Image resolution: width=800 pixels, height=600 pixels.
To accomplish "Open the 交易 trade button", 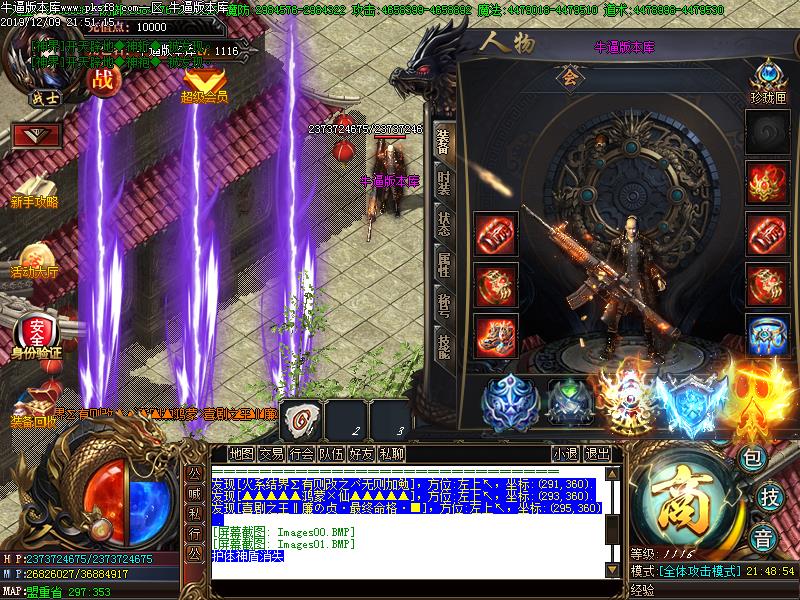I will coord(271,453).
